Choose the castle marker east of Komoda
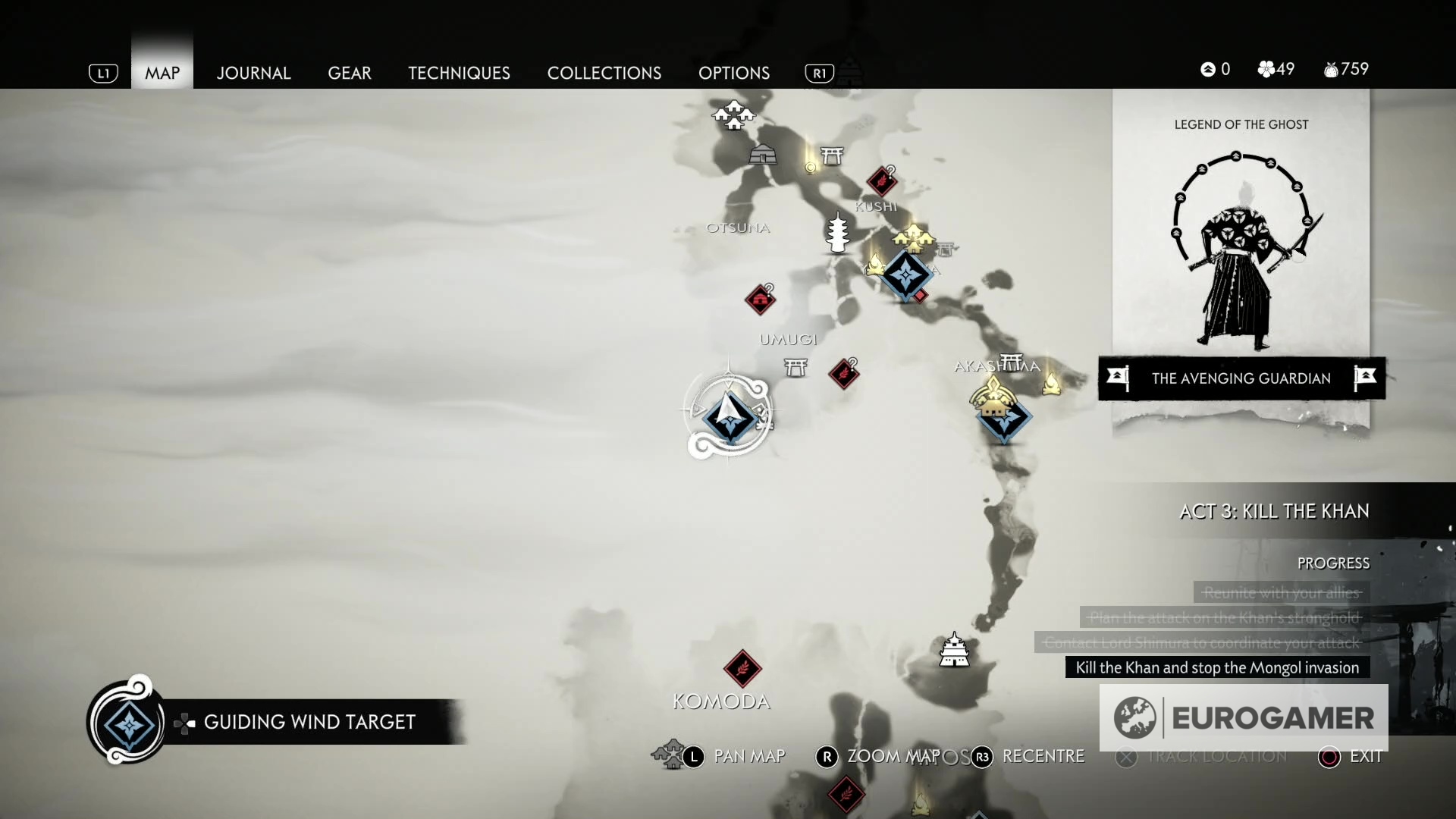 point(954,650)
